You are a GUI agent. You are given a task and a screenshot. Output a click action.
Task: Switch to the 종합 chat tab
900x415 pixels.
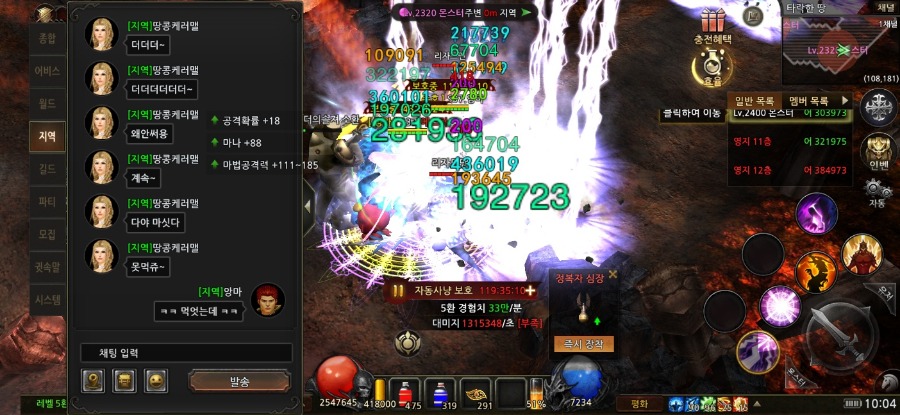[x=47, y=38]
